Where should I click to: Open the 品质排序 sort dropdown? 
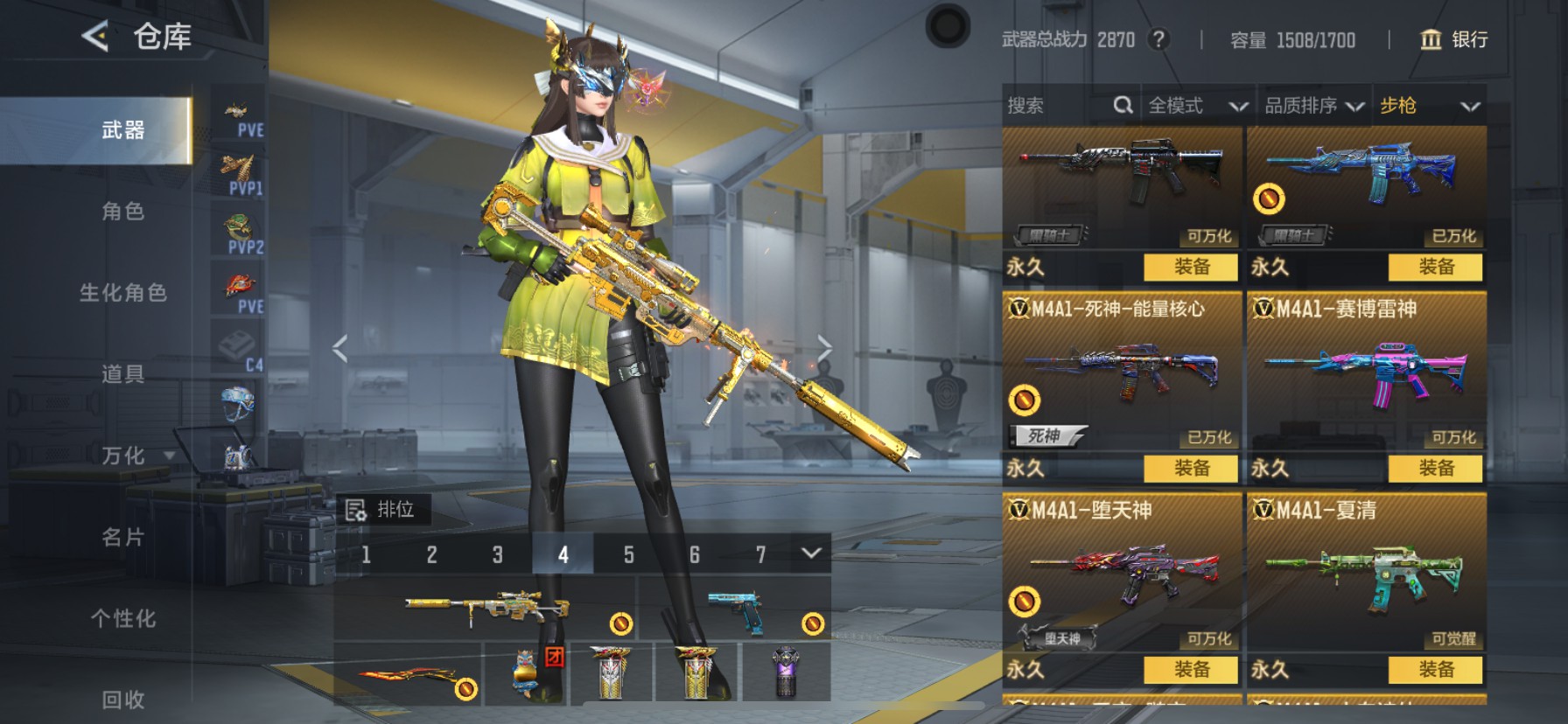[x=1313, y=106]
